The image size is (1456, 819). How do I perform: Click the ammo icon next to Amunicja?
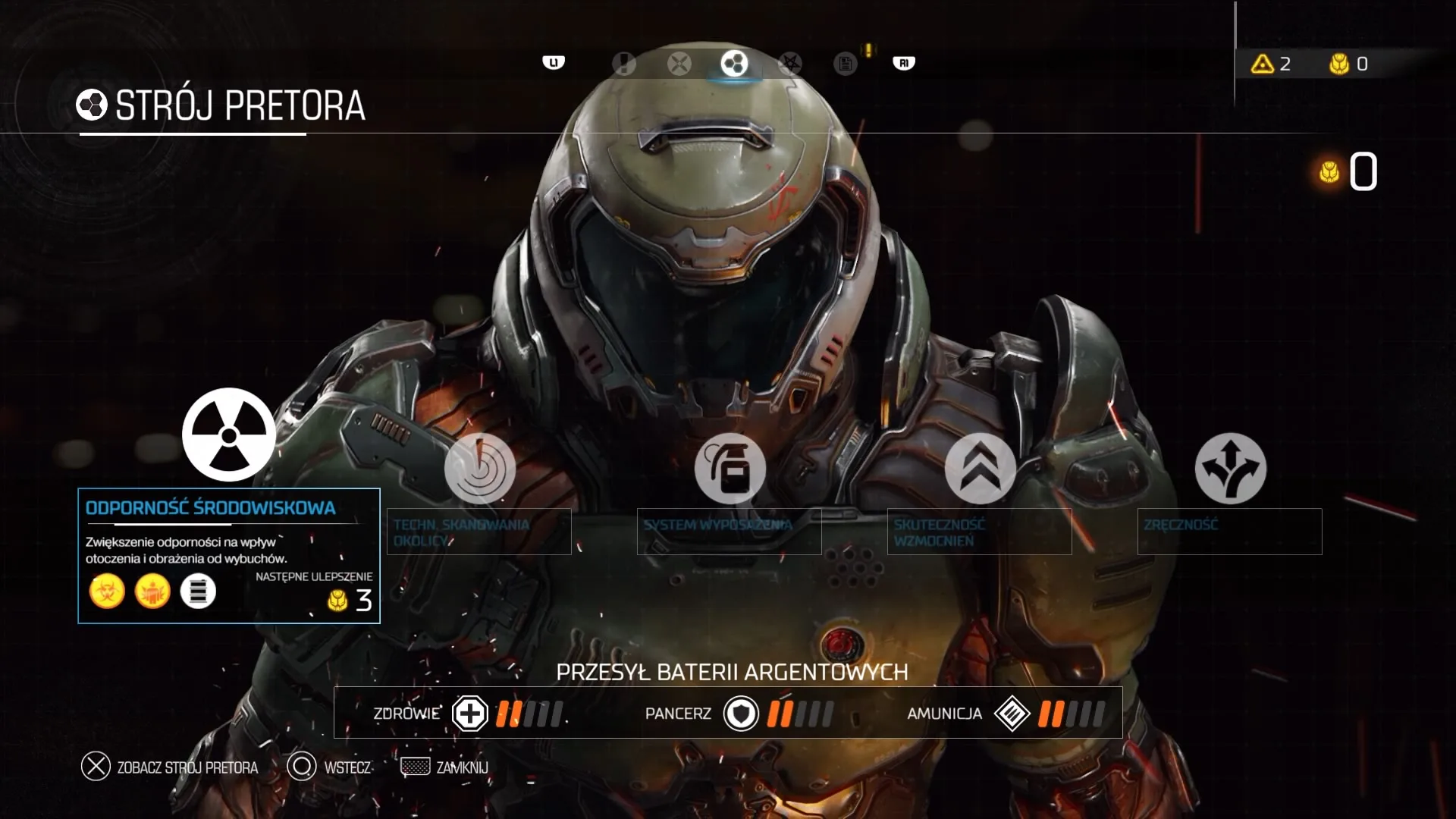point(1015,713)
